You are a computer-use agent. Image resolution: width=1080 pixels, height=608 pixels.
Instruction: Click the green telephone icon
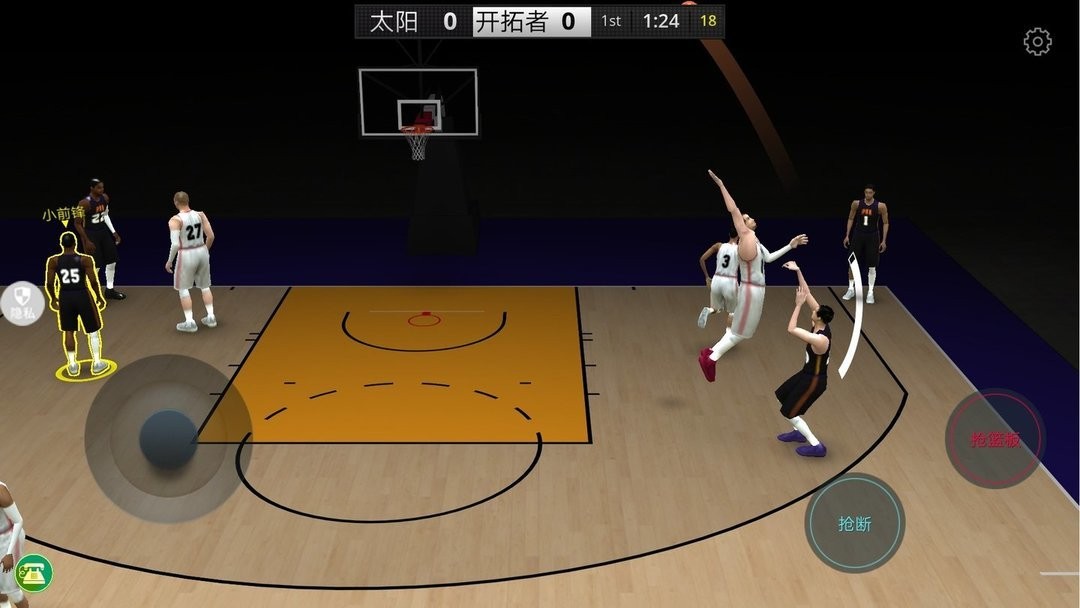point(36,573)
